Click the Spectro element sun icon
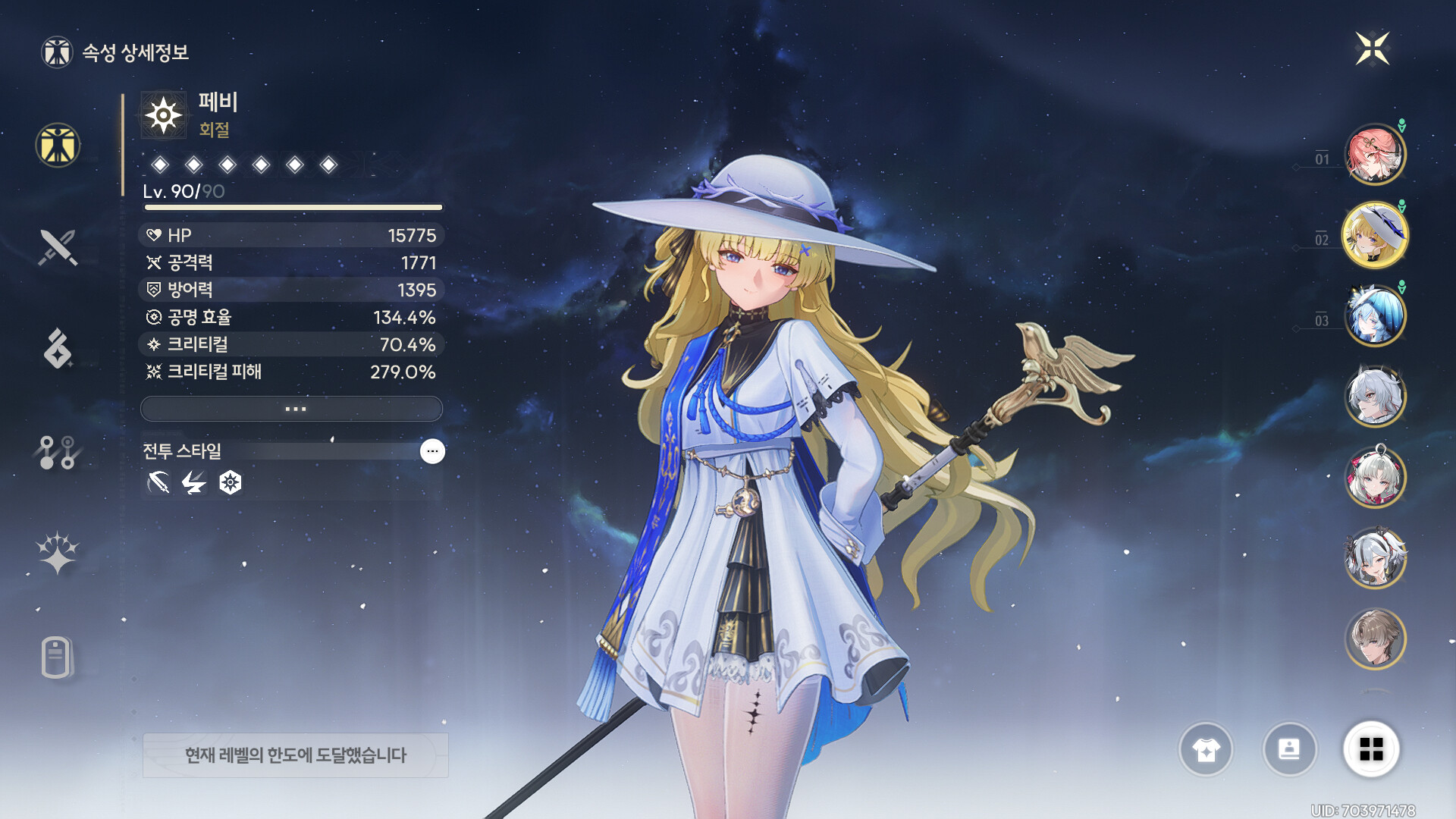This screenshot has width=1456, height=819. [163, 116]
